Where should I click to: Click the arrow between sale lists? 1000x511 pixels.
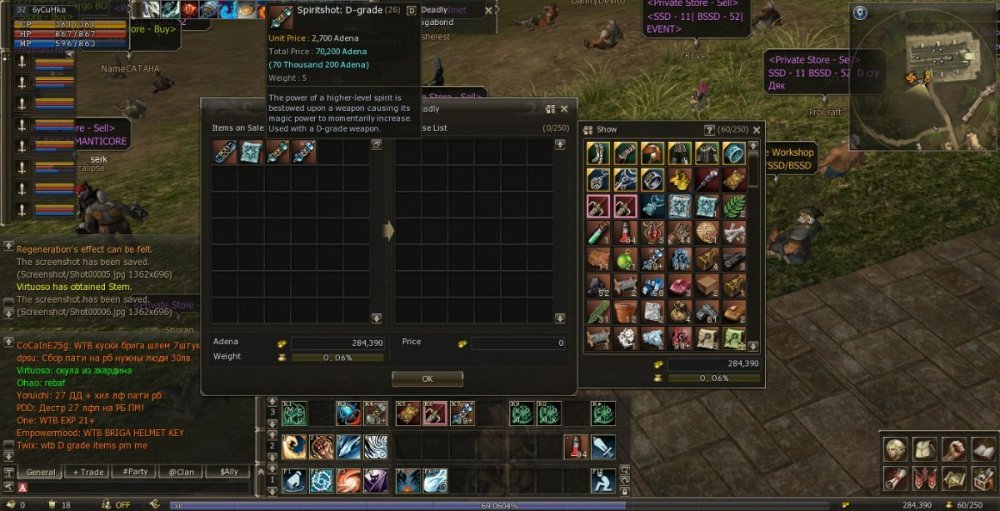[388, 231]
